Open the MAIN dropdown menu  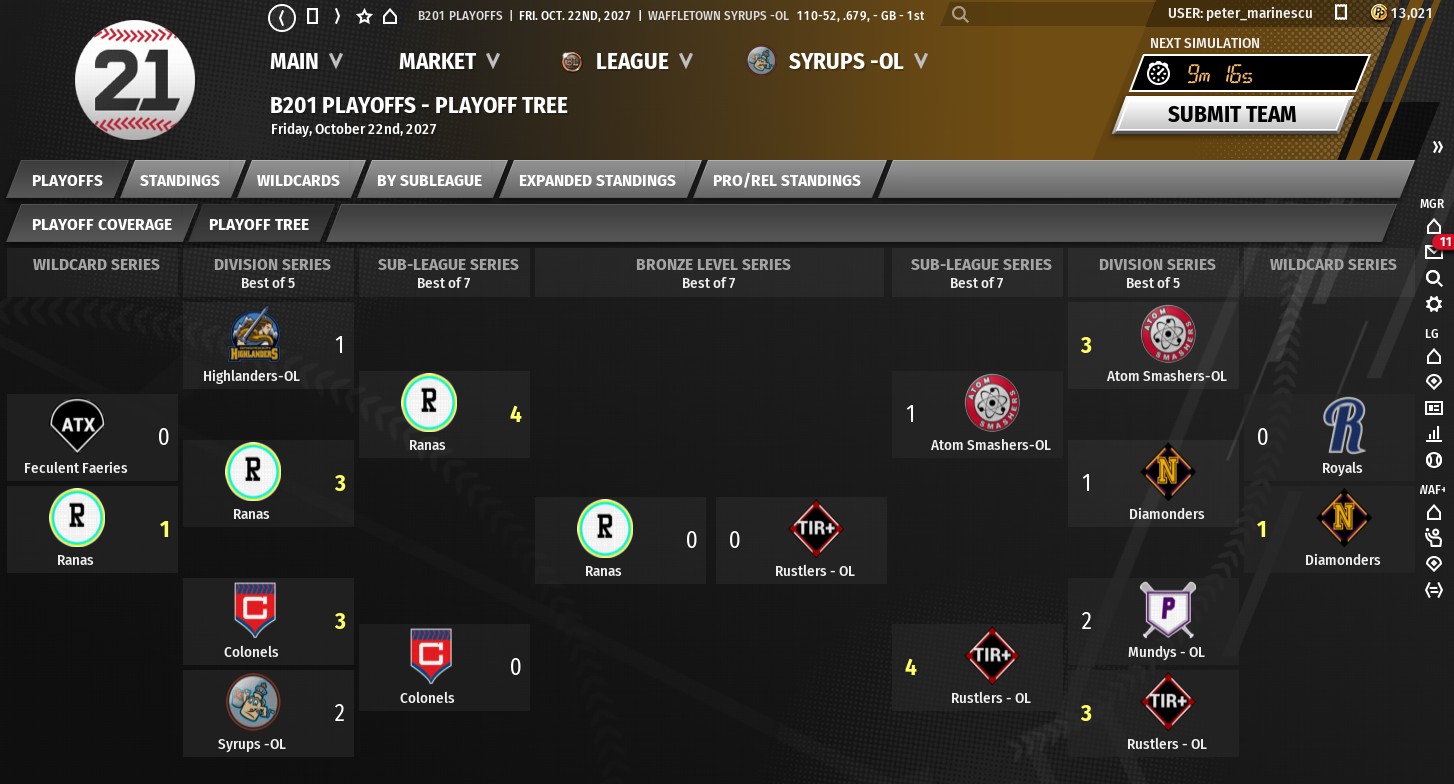click(306, 61)
